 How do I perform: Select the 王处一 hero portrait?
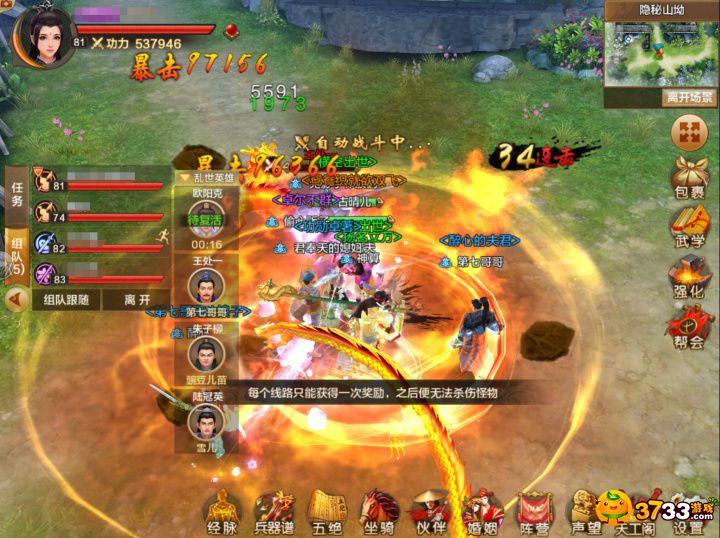205,286
